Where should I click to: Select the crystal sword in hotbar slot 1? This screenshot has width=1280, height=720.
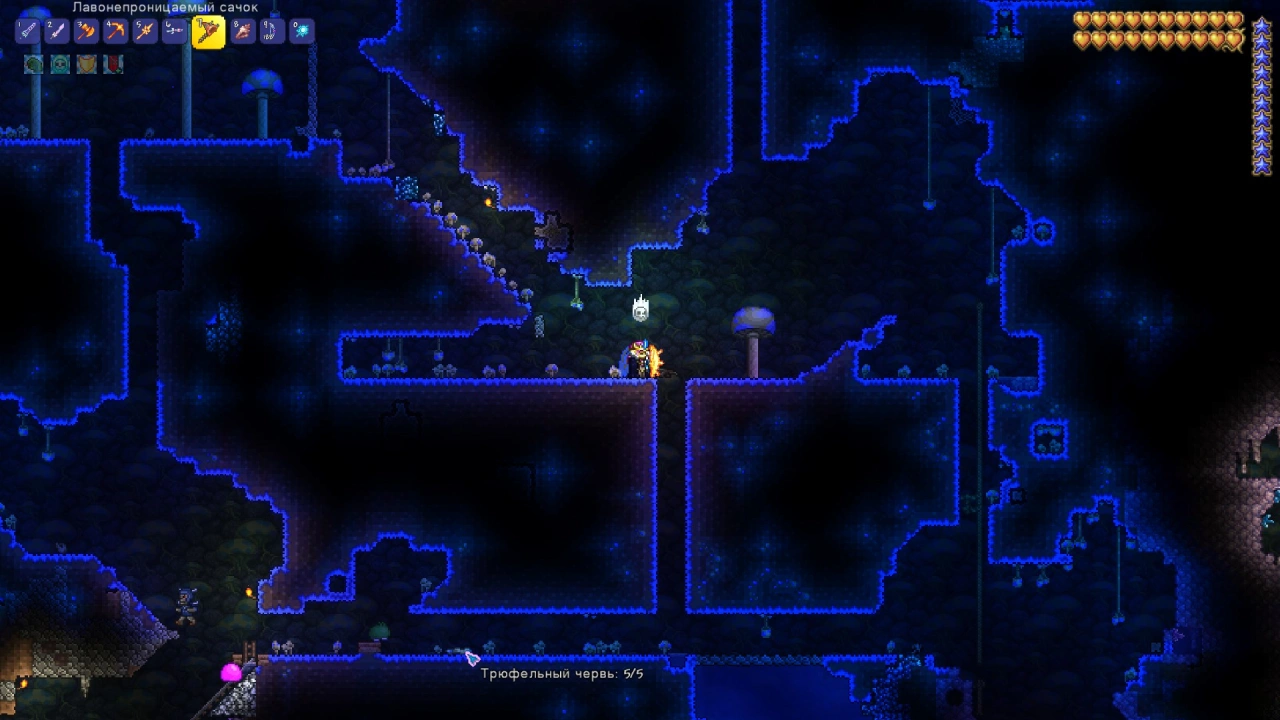(x=28, y=31)
